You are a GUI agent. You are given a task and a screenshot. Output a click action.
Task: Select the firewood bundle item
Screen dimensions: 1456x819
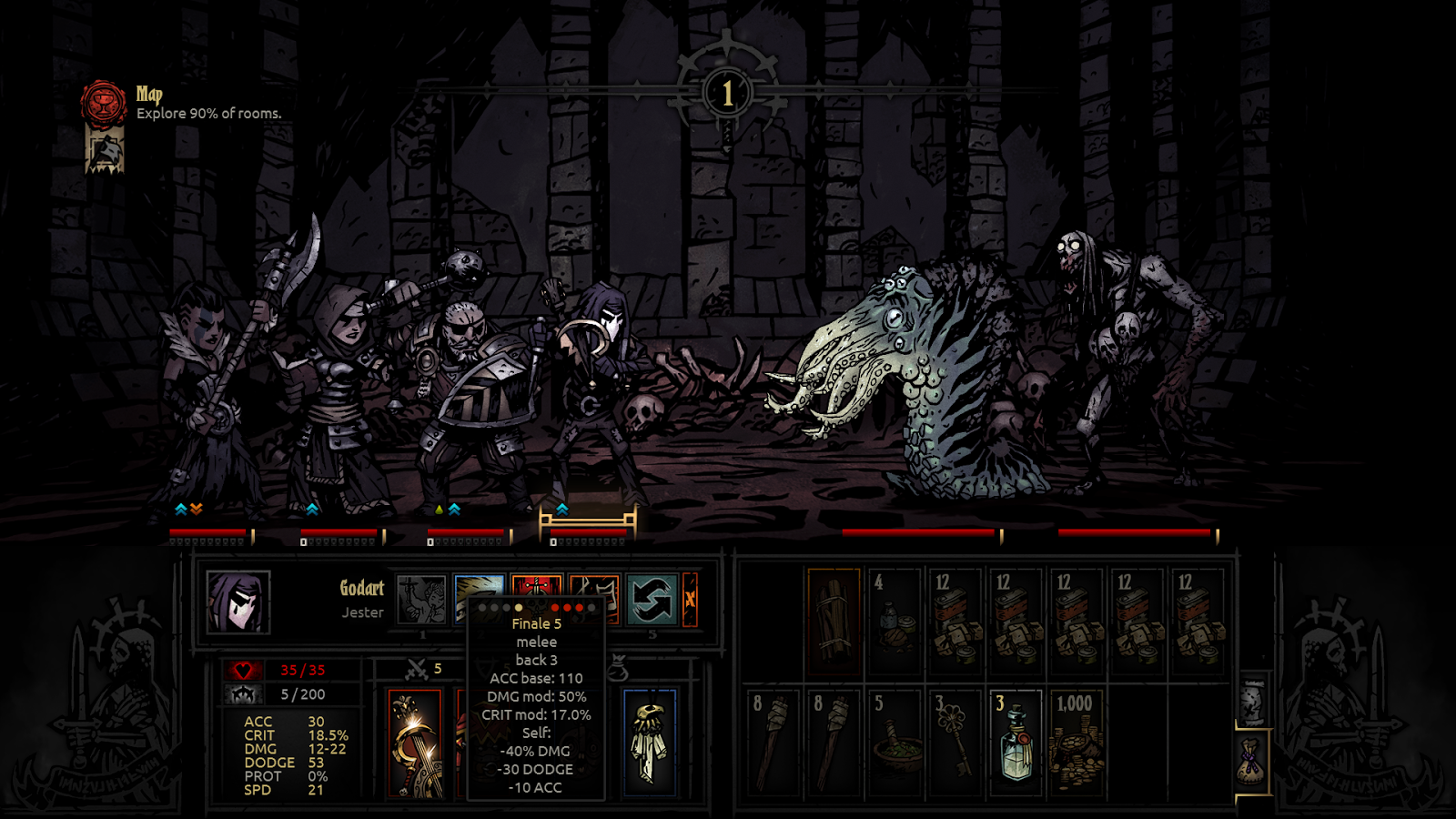point(834,621)
